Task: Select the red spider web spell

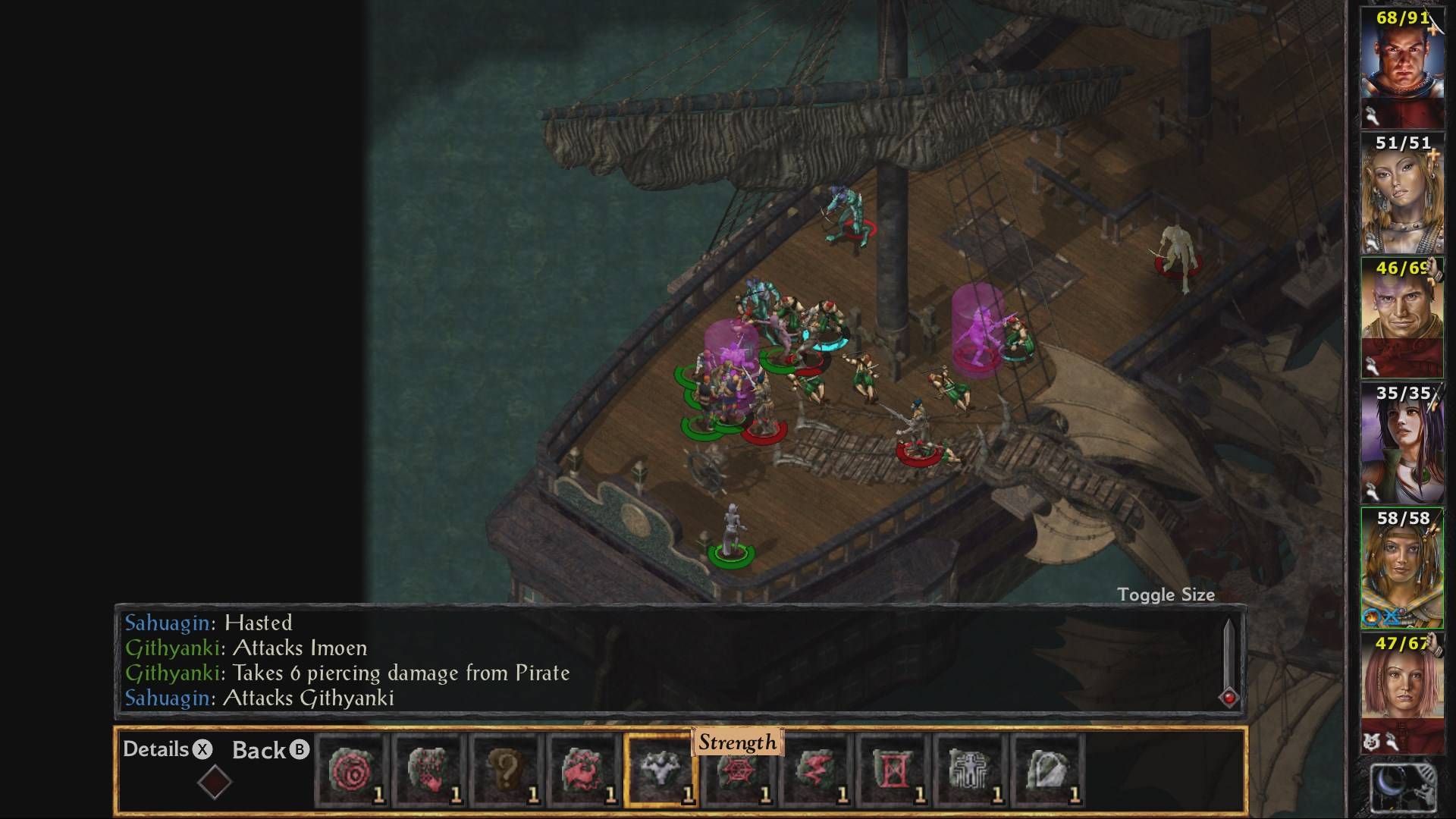Action: tap(738, 770)
